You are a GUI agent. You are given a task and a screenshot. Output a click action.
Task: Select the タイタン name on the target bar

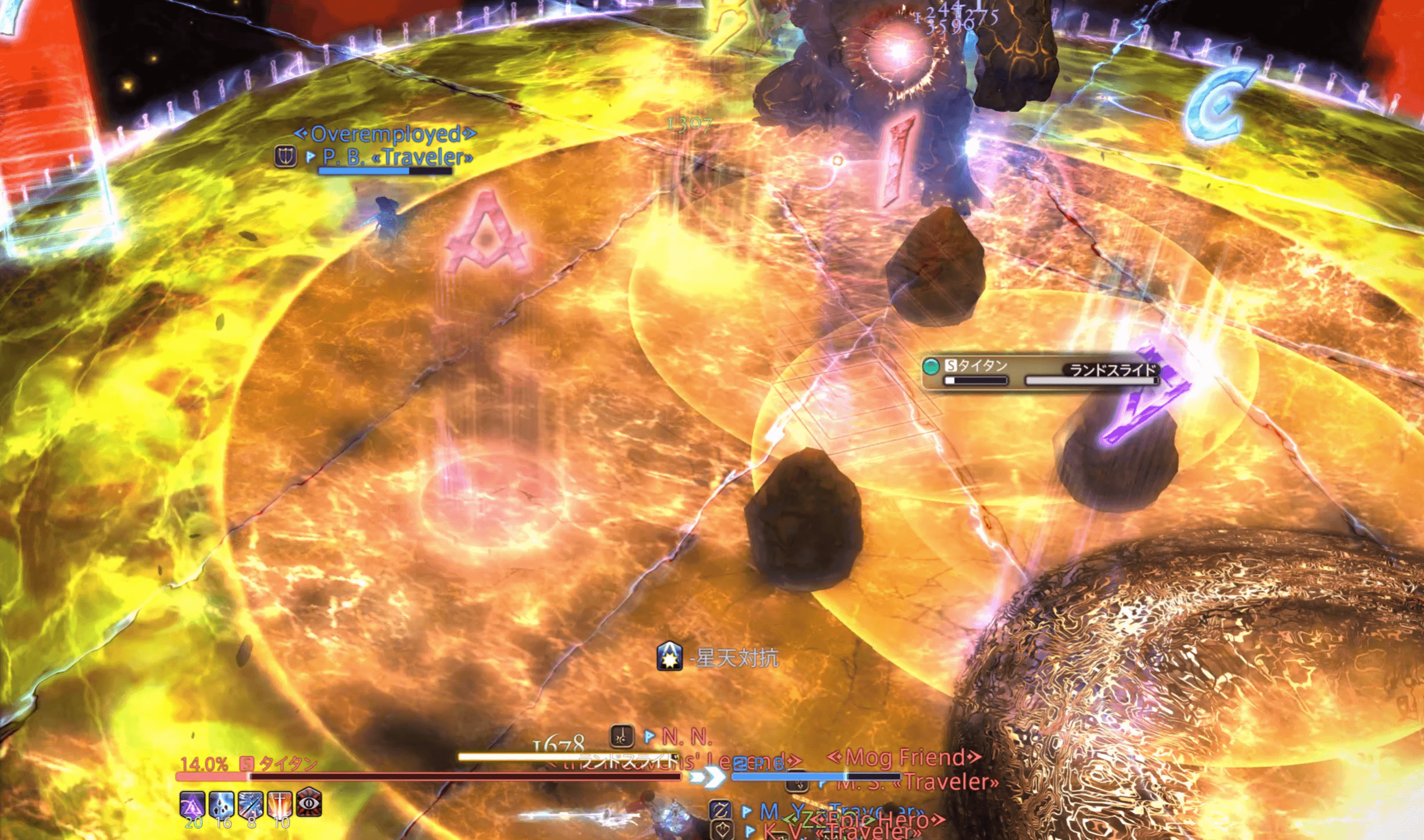click(x=287, y=763)
